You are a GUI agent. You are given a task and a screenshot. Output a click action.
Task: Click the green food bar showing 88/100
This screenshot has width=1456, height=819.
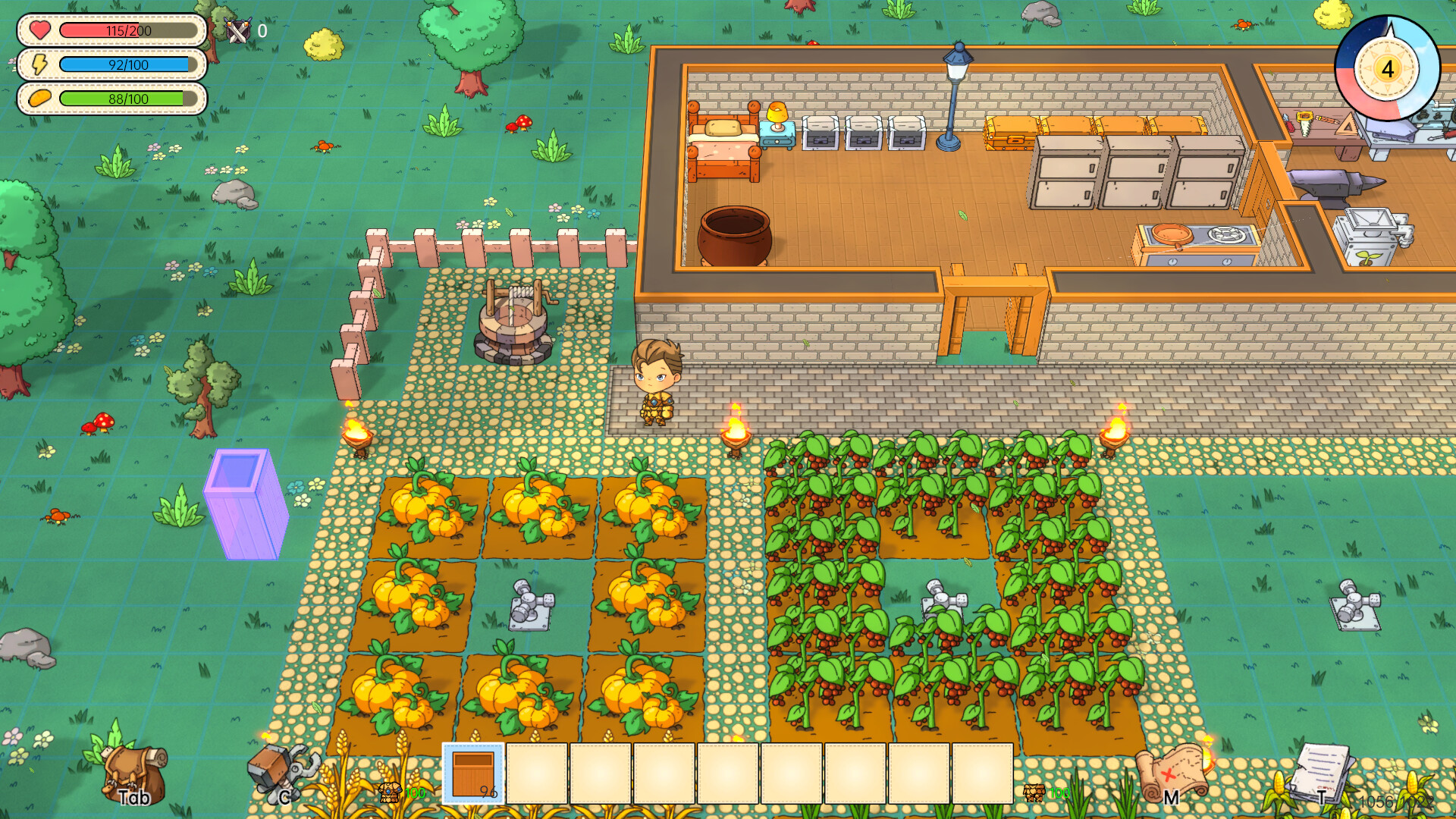[127, 99]
